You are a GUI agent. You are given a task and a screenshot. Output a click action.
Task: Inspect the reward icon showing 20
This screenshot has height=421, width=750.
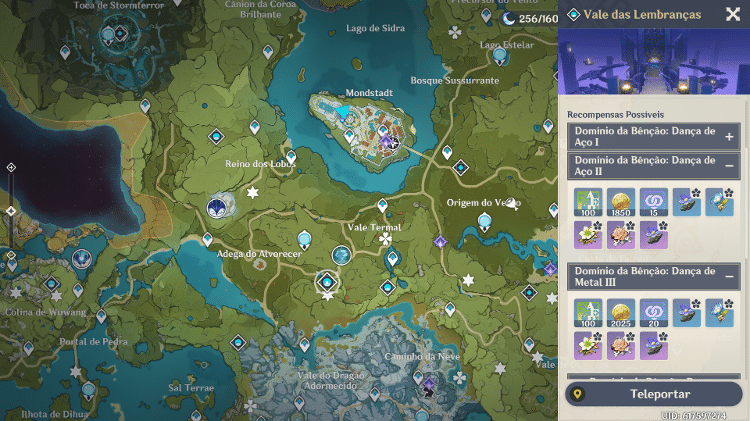click(654, 314)
